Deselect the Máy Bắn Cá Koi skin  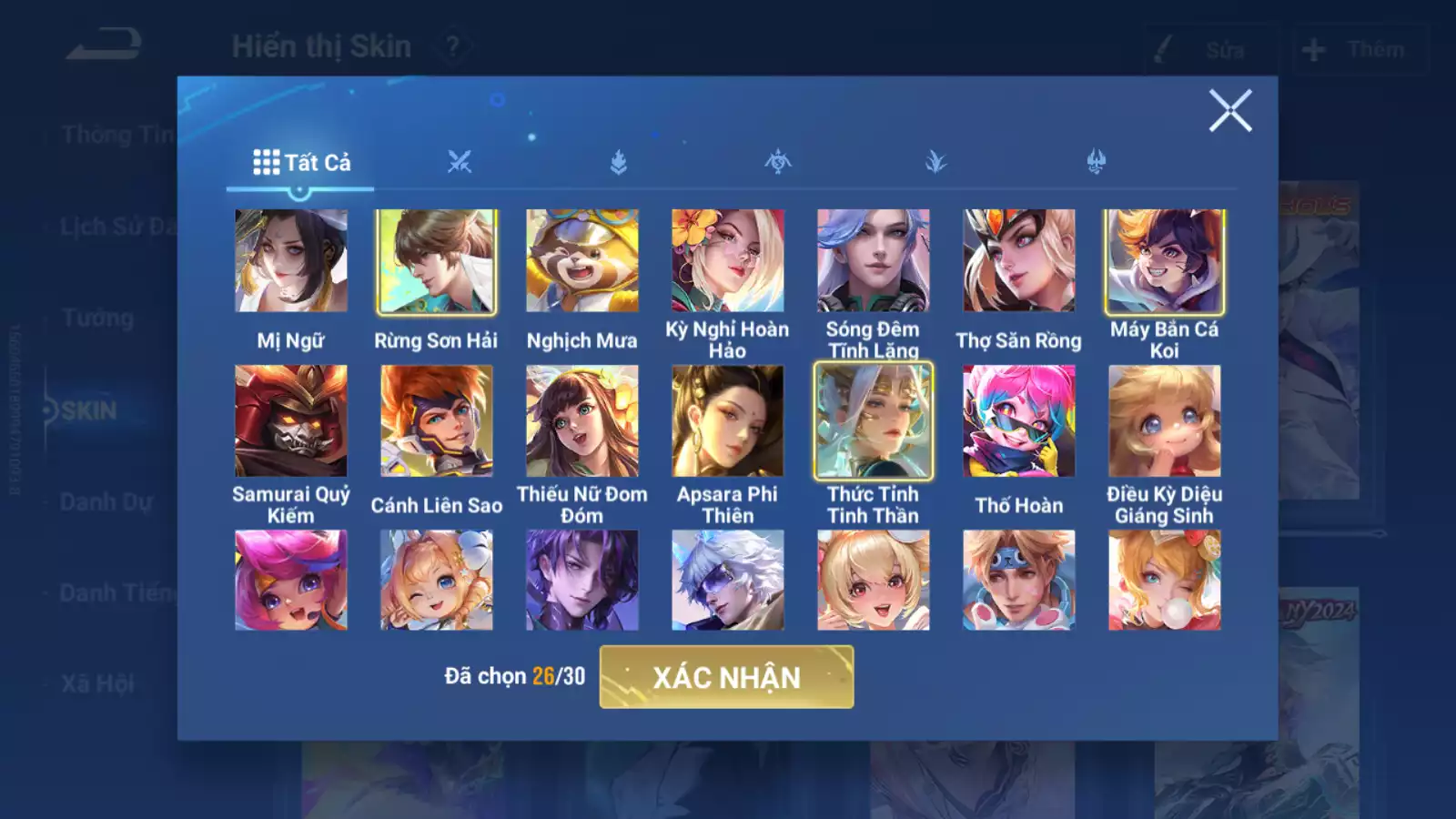[1166, 261]
